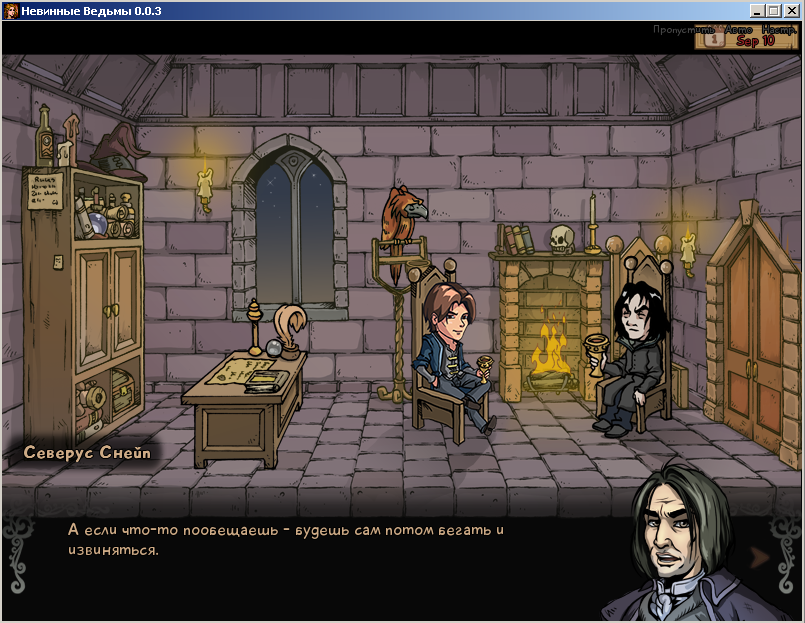Open the calendar icon showing Sep 10
This screenshot has height=623, width=805.
[715, 41]
